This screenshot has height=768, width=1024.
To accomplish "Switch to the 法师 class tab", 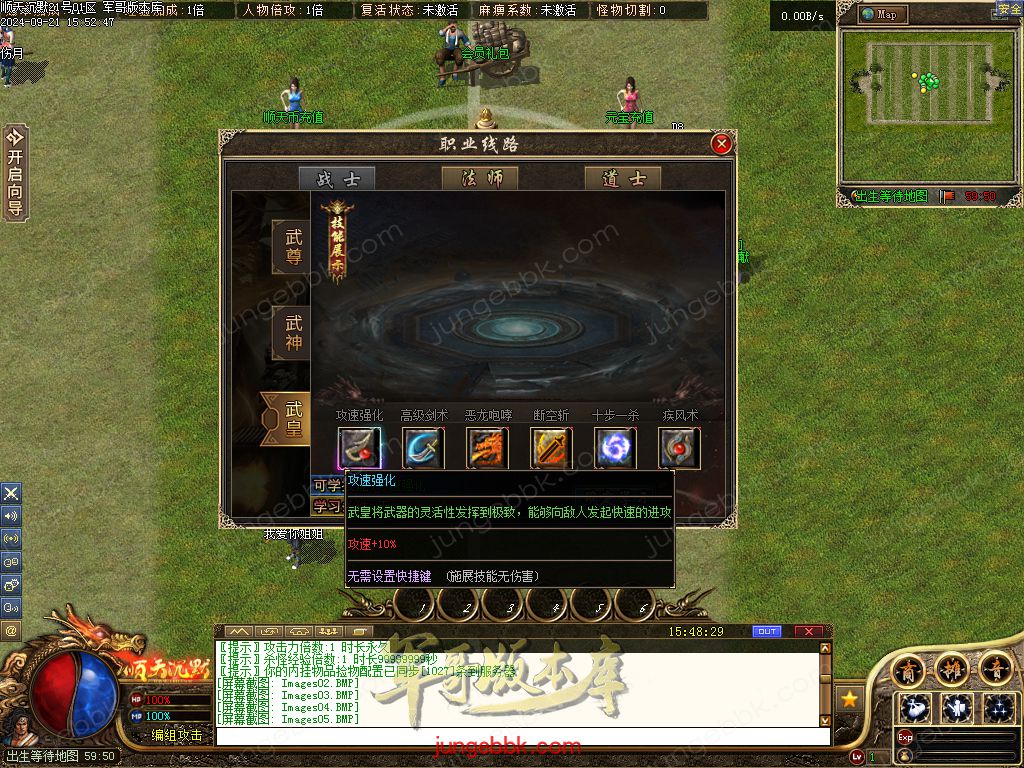I will coord(480,179).
